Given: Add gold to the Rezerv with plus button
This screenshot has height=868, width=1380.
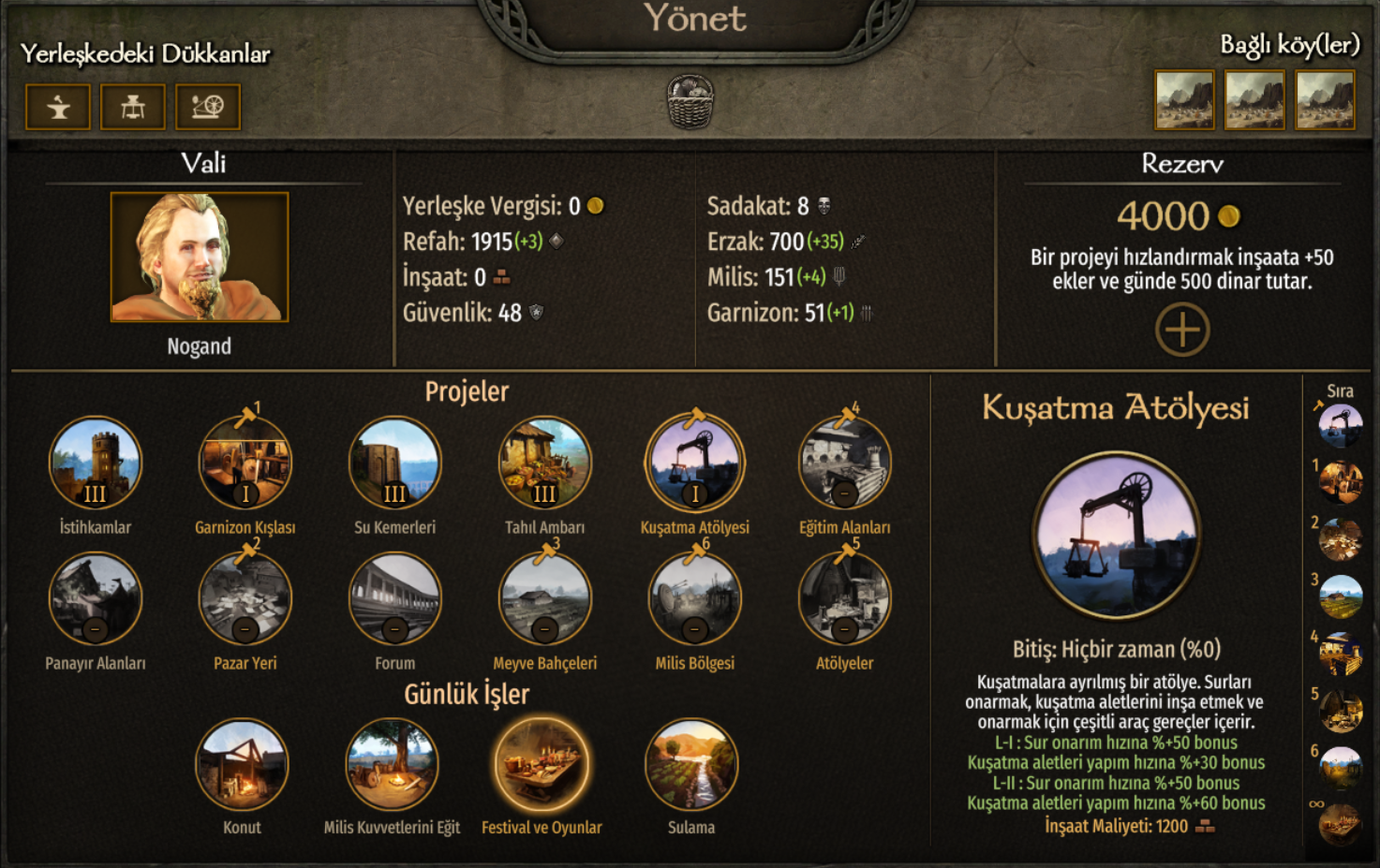Looking at the screenshot, I should (1182, 330).
